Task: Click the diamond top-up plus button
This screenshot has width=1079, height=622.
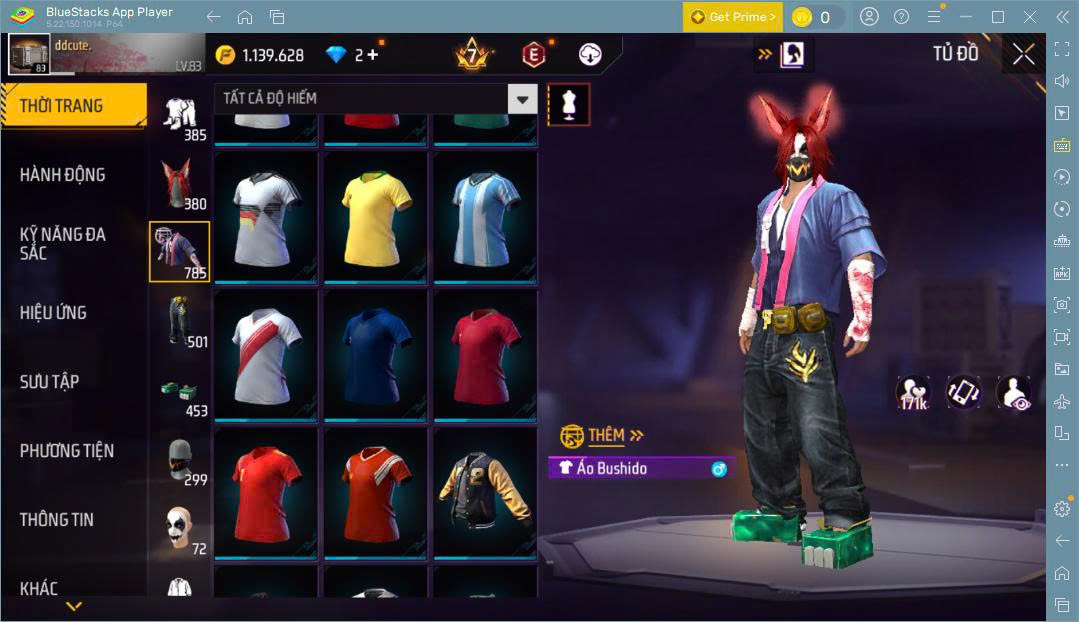Action: tap(374, 54)
